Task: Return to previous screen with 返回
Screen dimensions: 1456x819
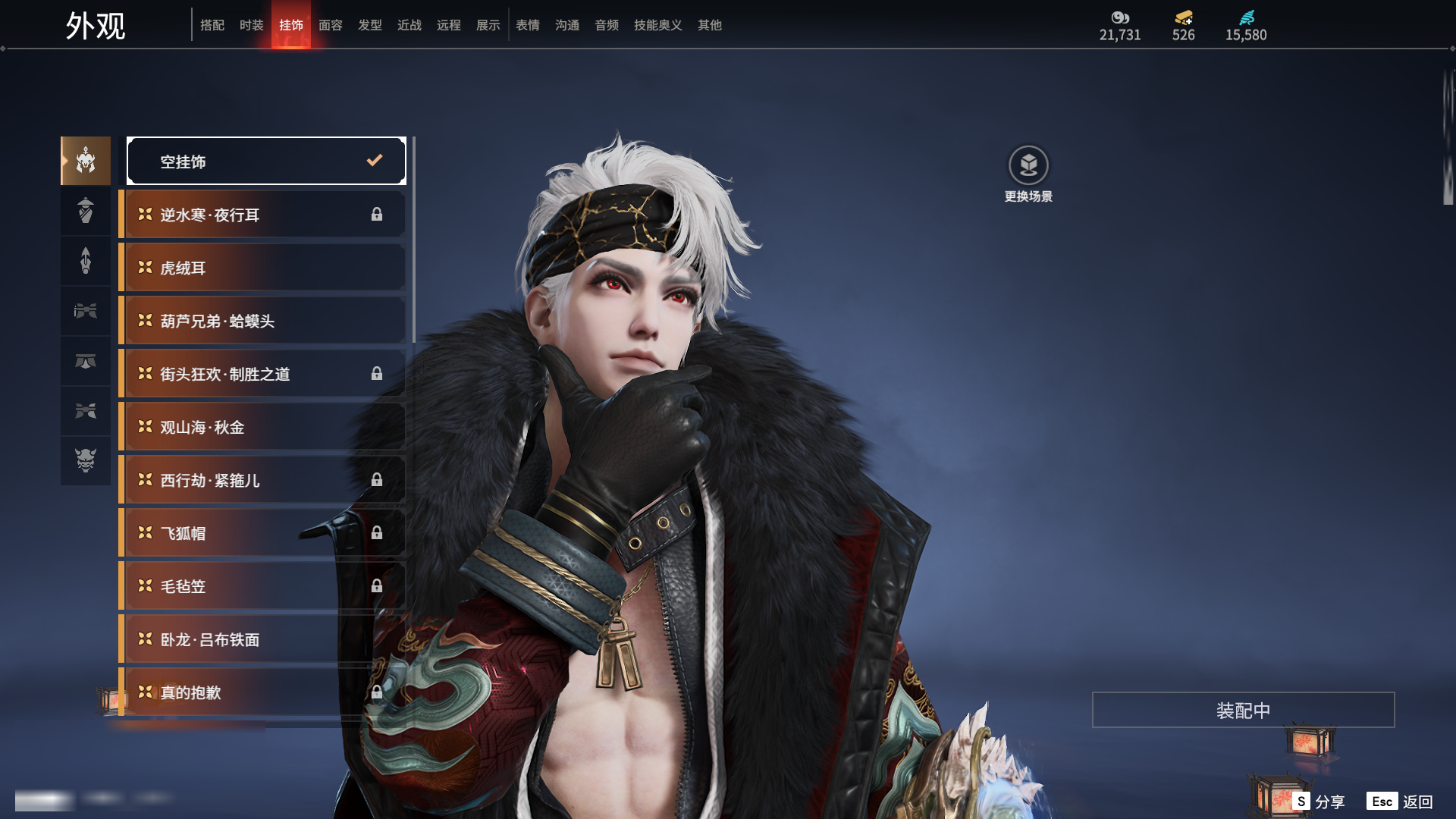Action: 1400,802
